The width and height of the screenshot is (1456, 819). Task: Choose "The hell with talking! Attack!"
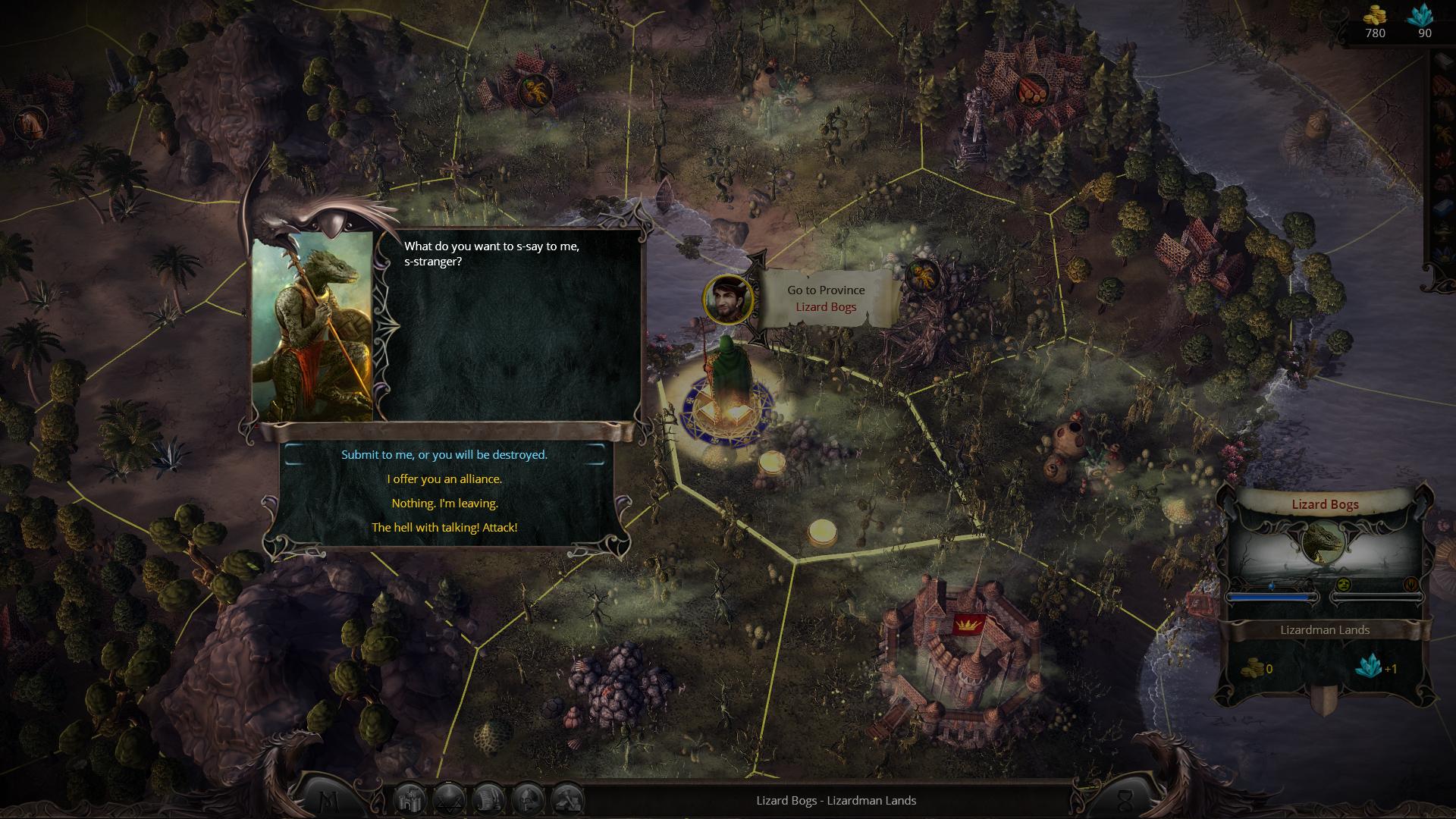(444, 528)
